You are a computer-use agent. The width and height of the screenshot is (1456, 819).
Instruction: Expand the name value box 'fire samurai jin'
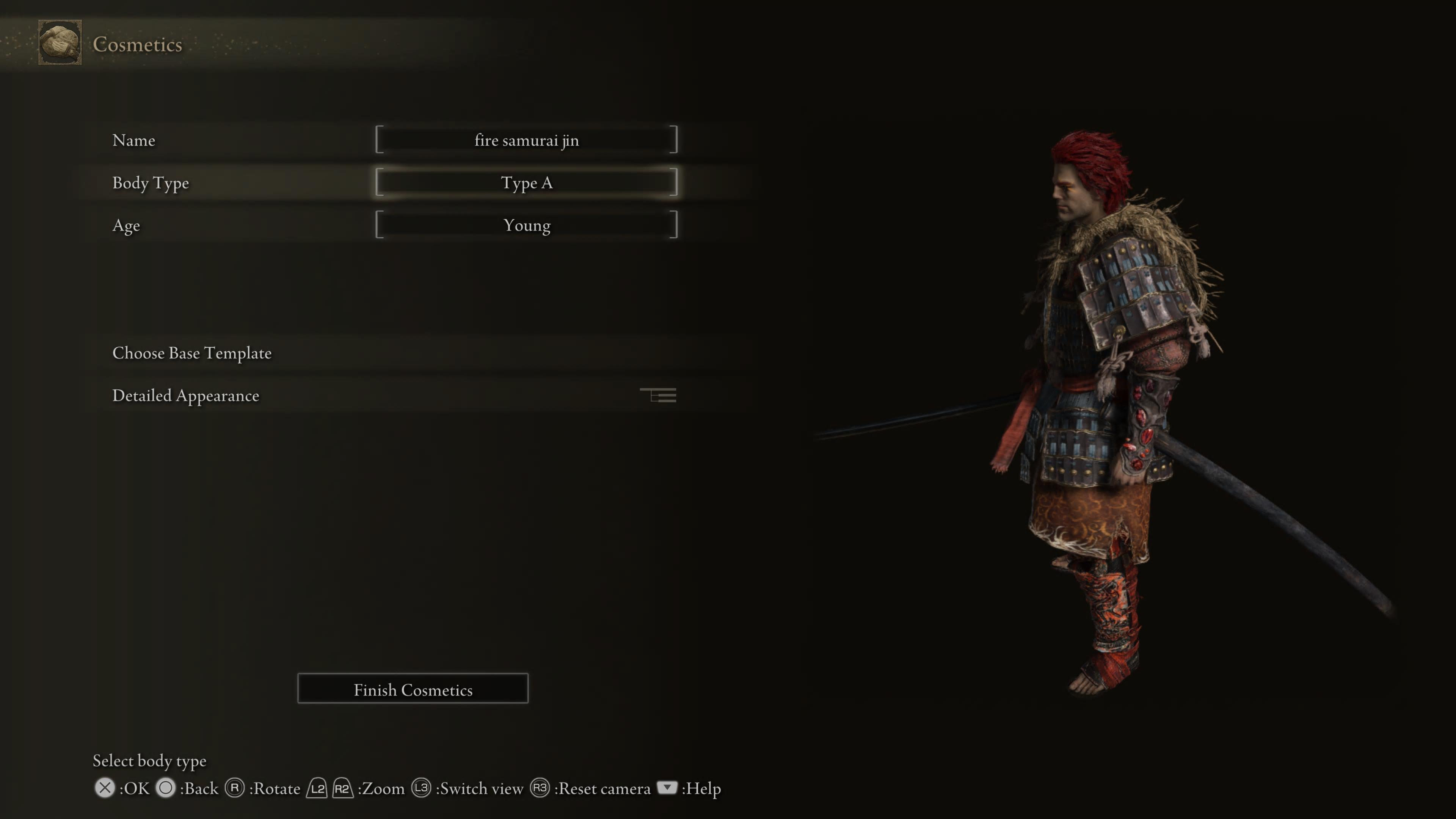[x=527, y=140]
